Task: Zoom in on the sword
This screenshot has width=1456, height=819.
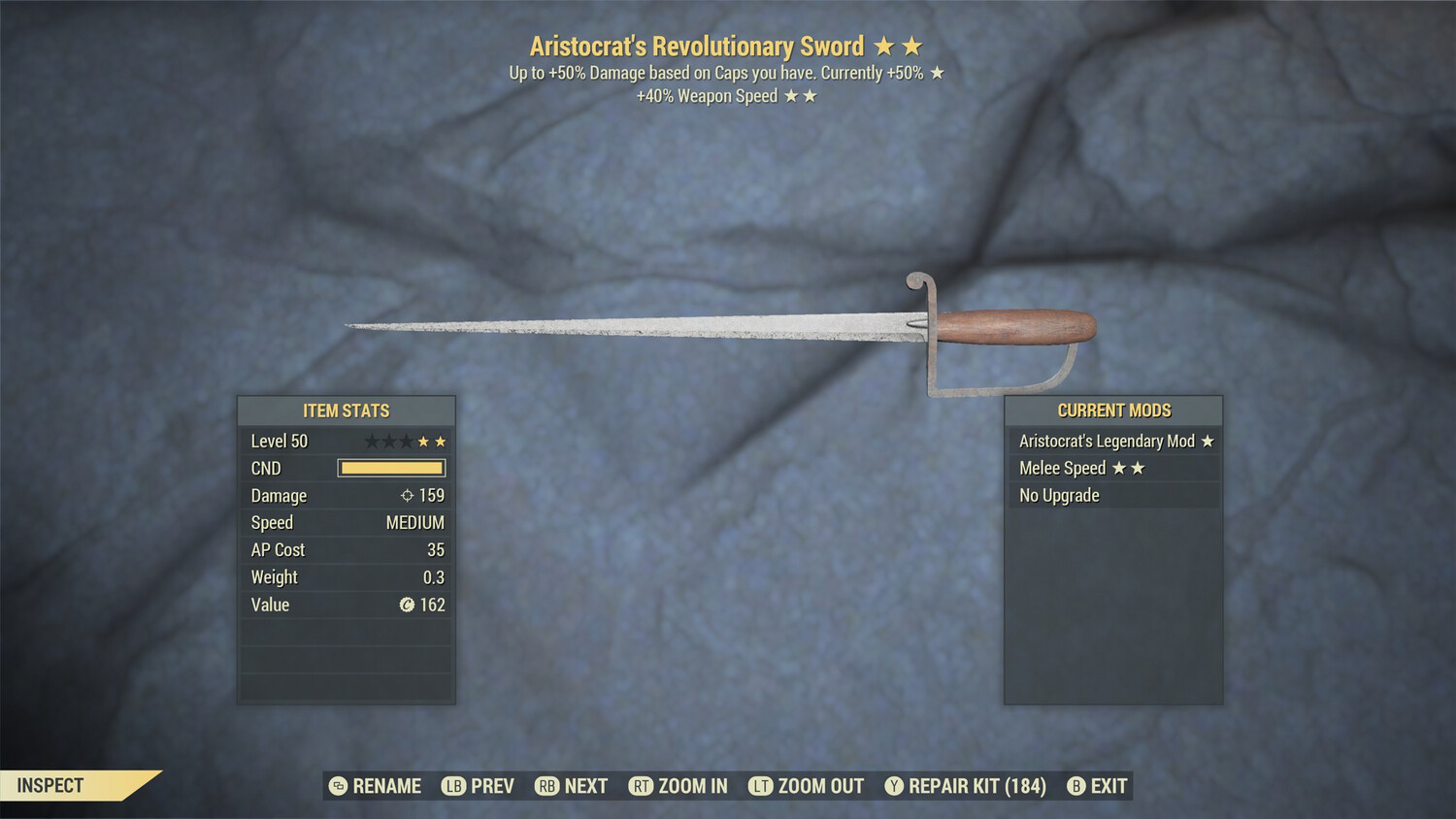Action: pos(678,786)
